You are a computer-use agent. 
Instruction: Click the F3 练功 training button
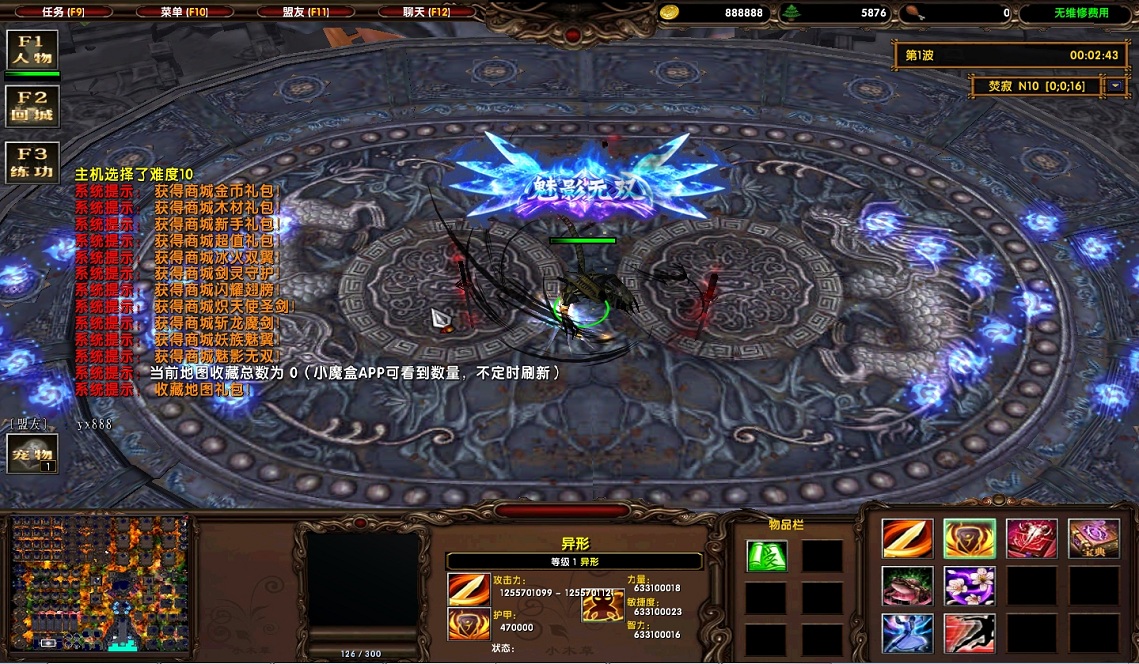coord(32,162)
